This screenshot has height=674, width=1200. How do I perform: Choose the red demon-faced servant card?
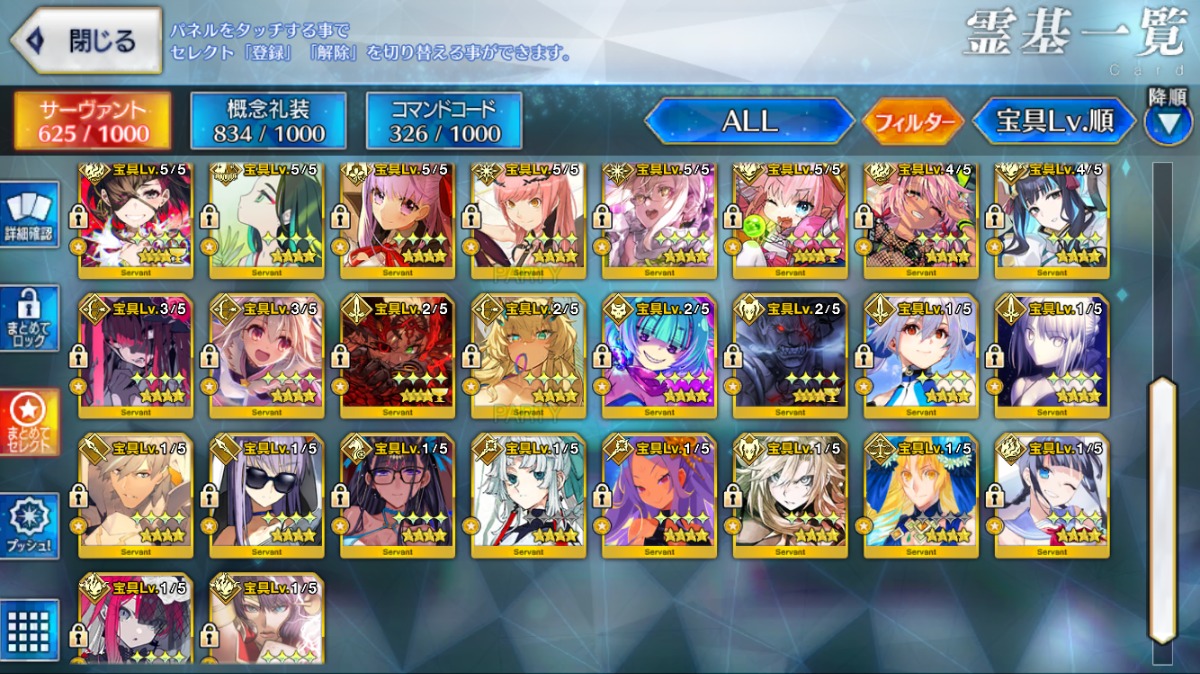tap(398, 354)
